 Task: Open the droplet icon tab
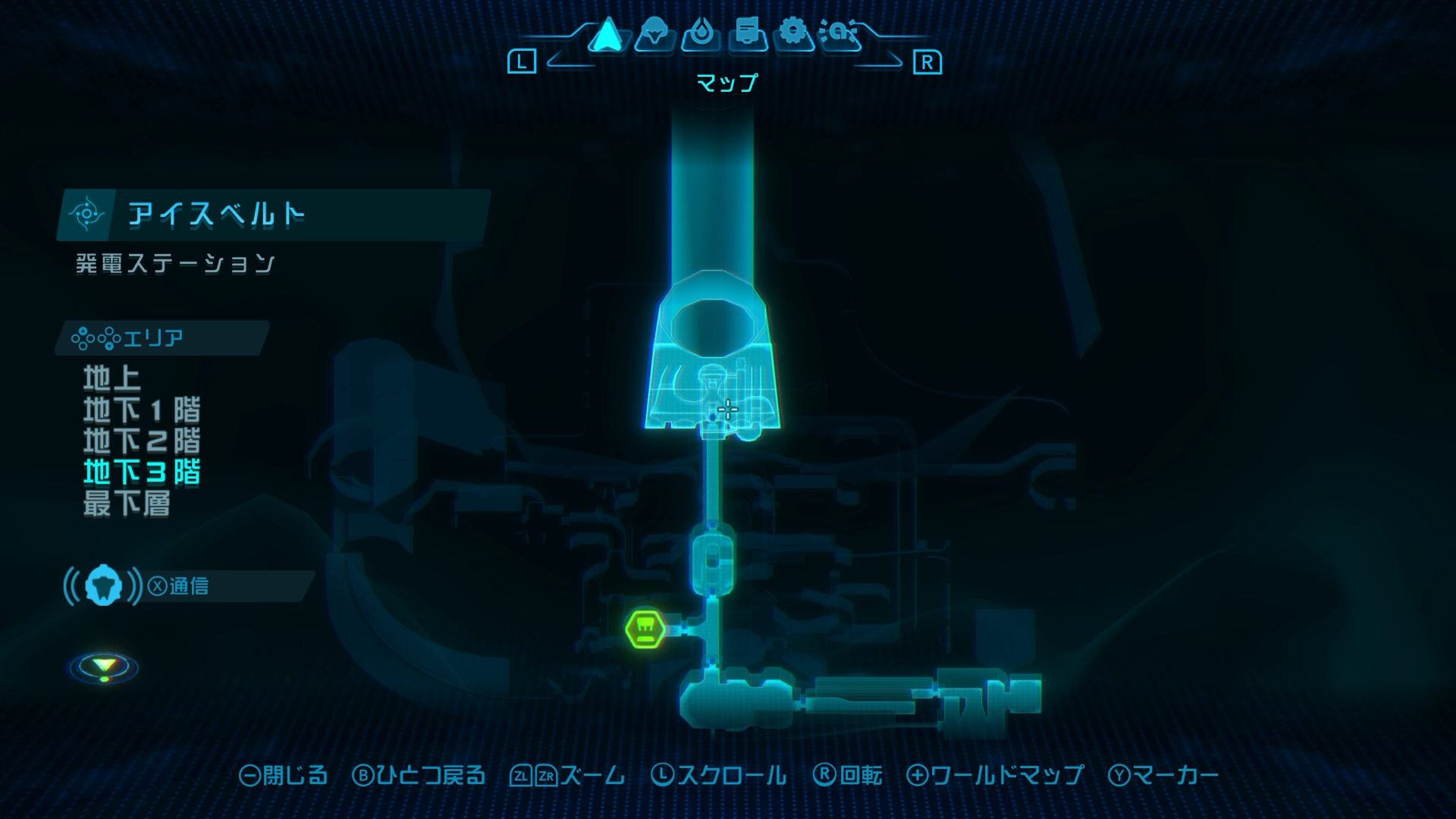(700, 34)
